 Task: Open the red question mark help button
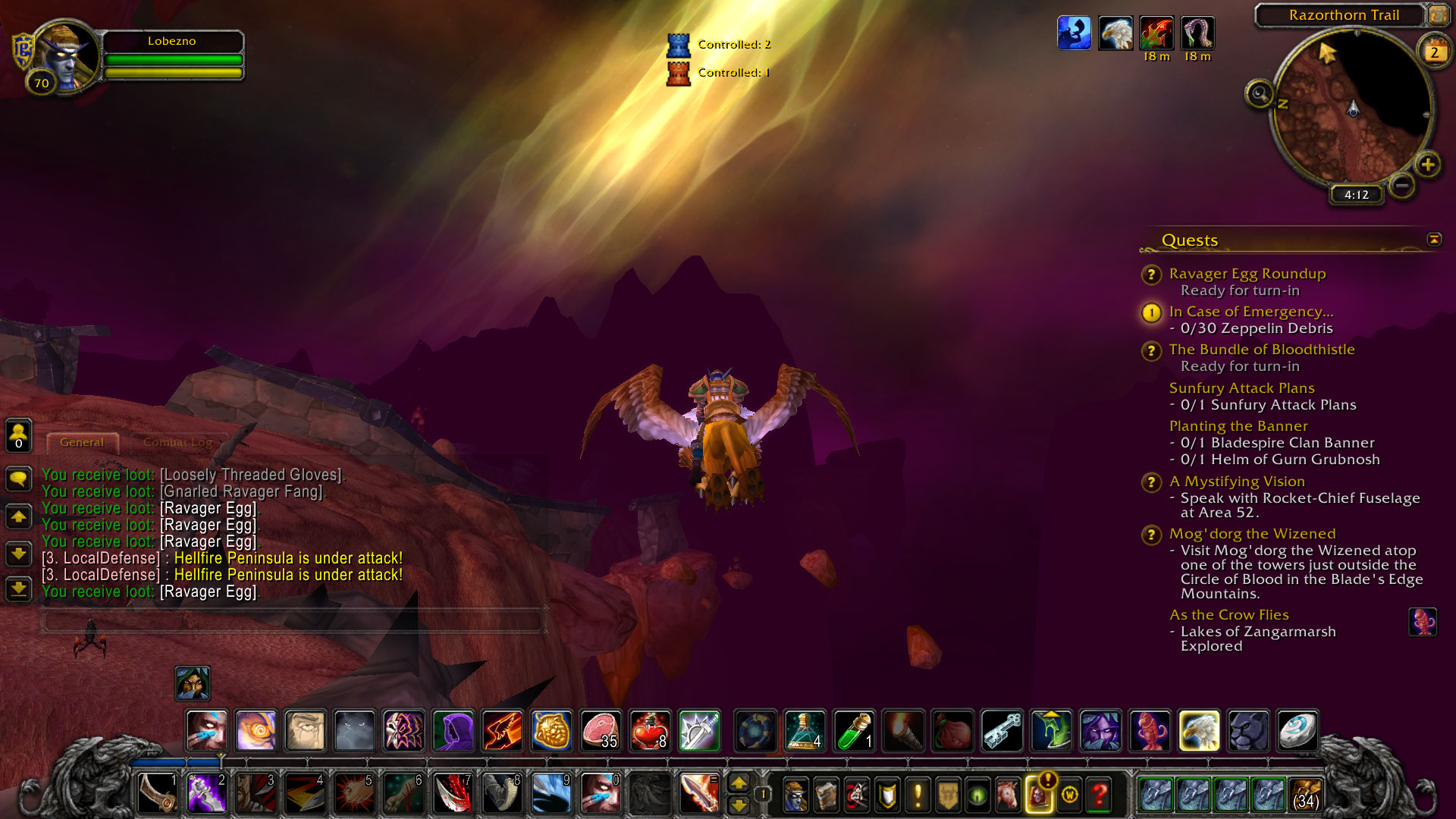[1099, 795]
